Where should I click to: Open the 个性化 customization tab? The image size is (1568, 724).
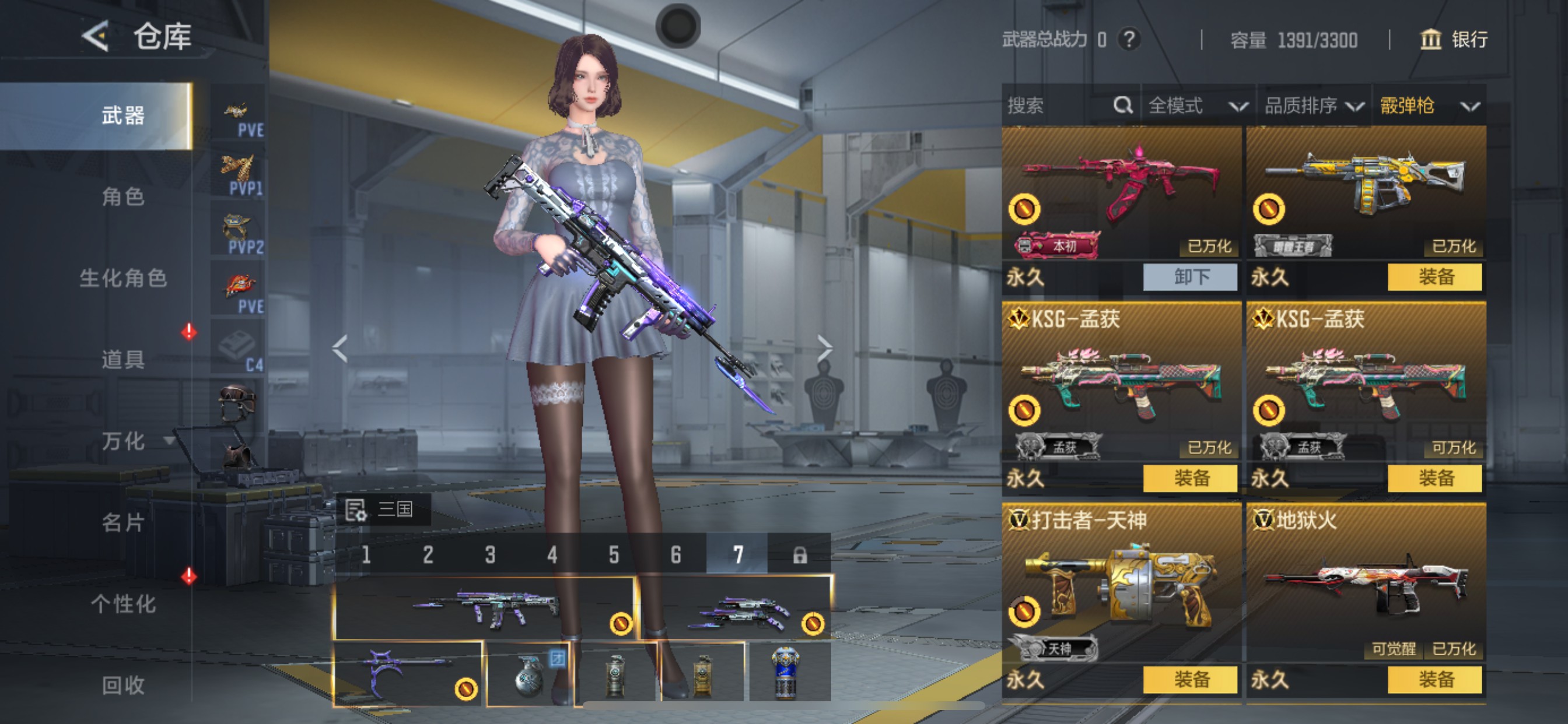pyautogui.click(x=123, y=604)
